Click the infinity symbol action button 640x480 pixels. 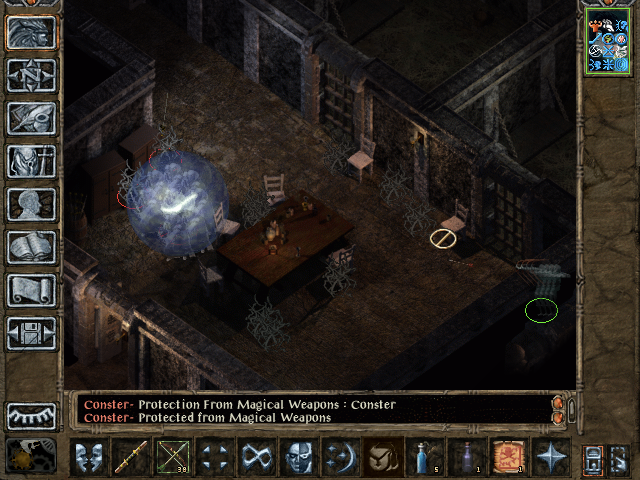(x=257, y=457)
